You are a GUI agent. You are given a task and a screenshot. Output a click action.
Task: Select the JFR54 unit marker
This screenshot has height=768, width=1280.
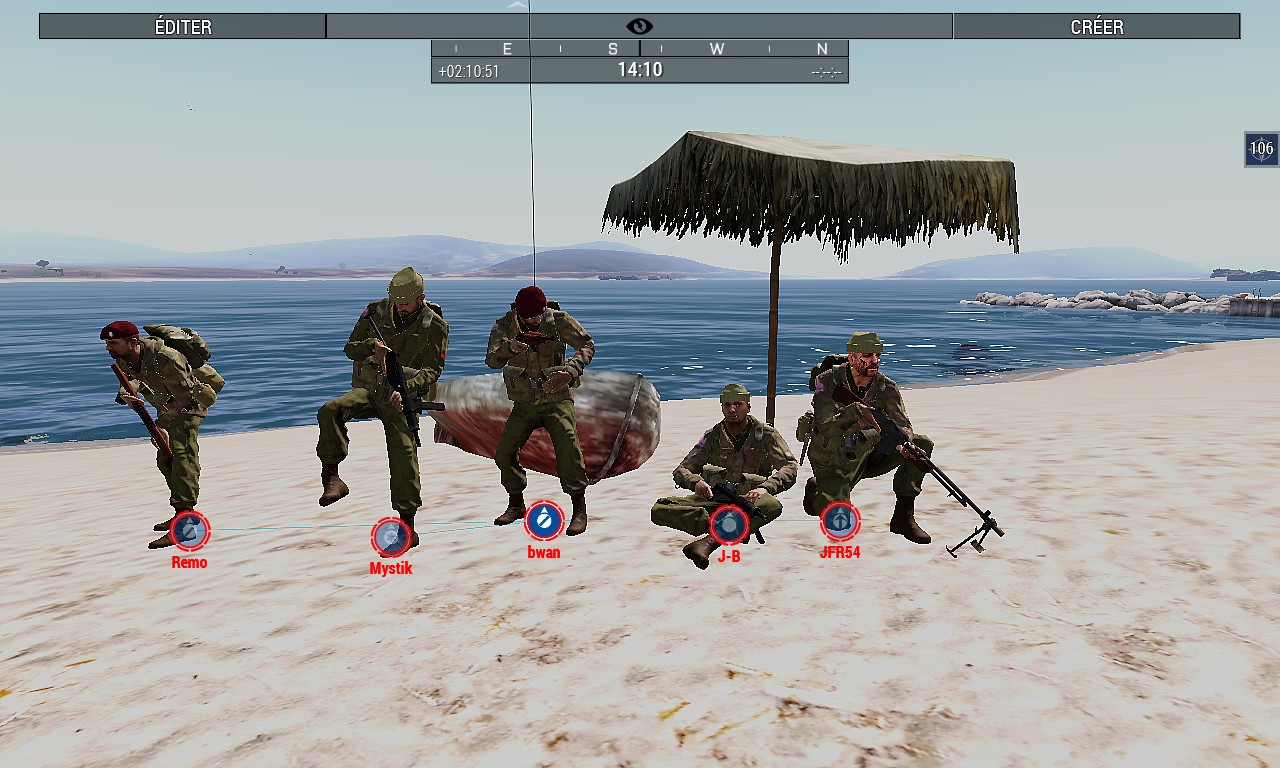pyautogui.click(x=839, y=520)
